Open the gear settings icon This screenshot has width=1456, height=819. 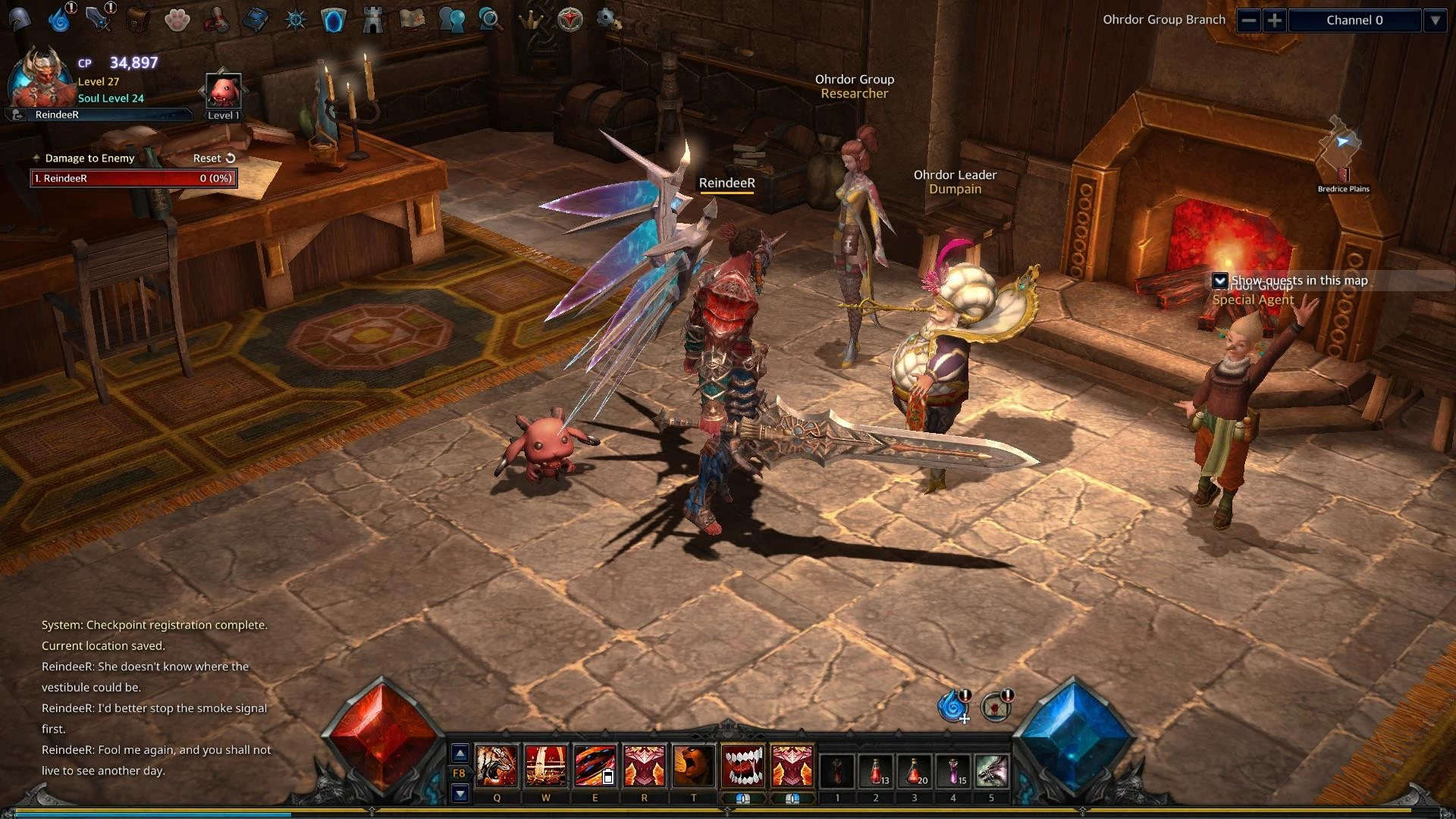pos(607,19)
